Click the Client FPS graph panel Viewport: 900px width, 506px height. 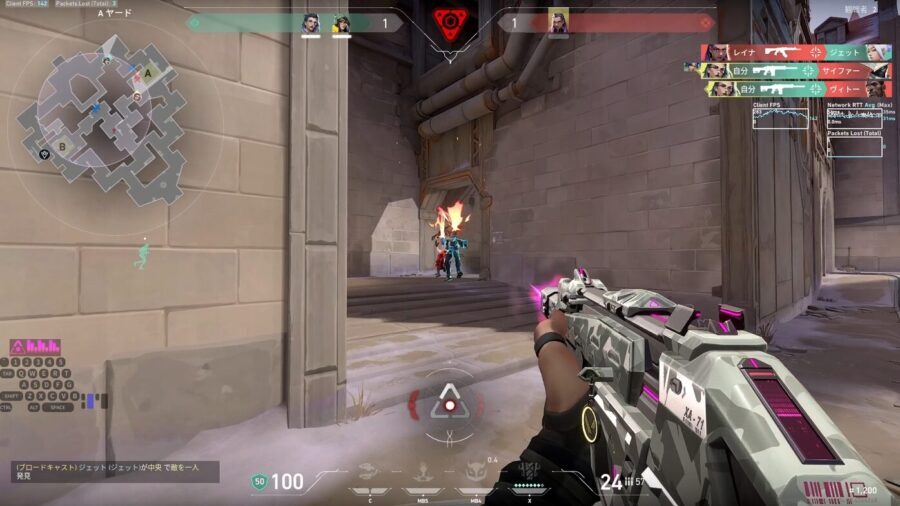coord(781,116)
